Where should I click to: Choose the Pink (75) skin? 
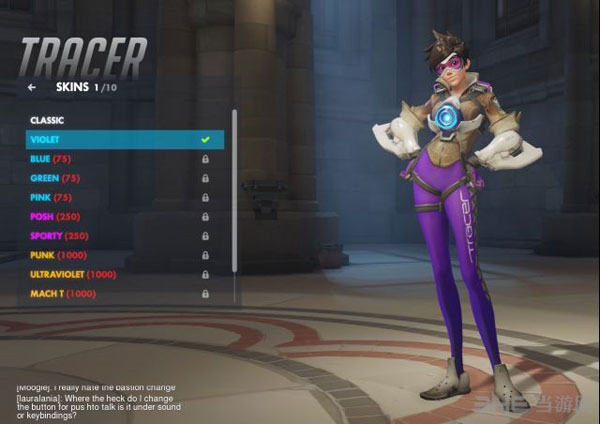120,197
